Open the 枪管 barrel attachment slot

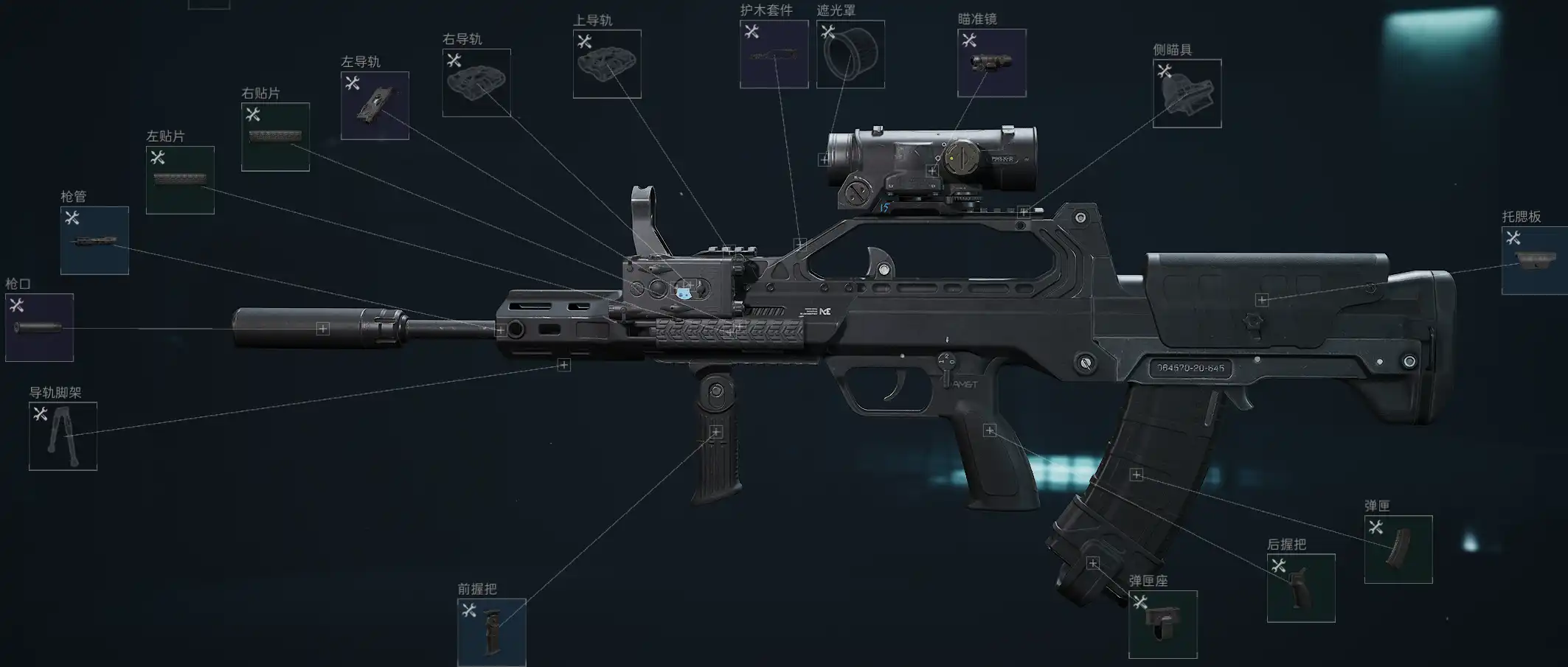pos(94,240)
